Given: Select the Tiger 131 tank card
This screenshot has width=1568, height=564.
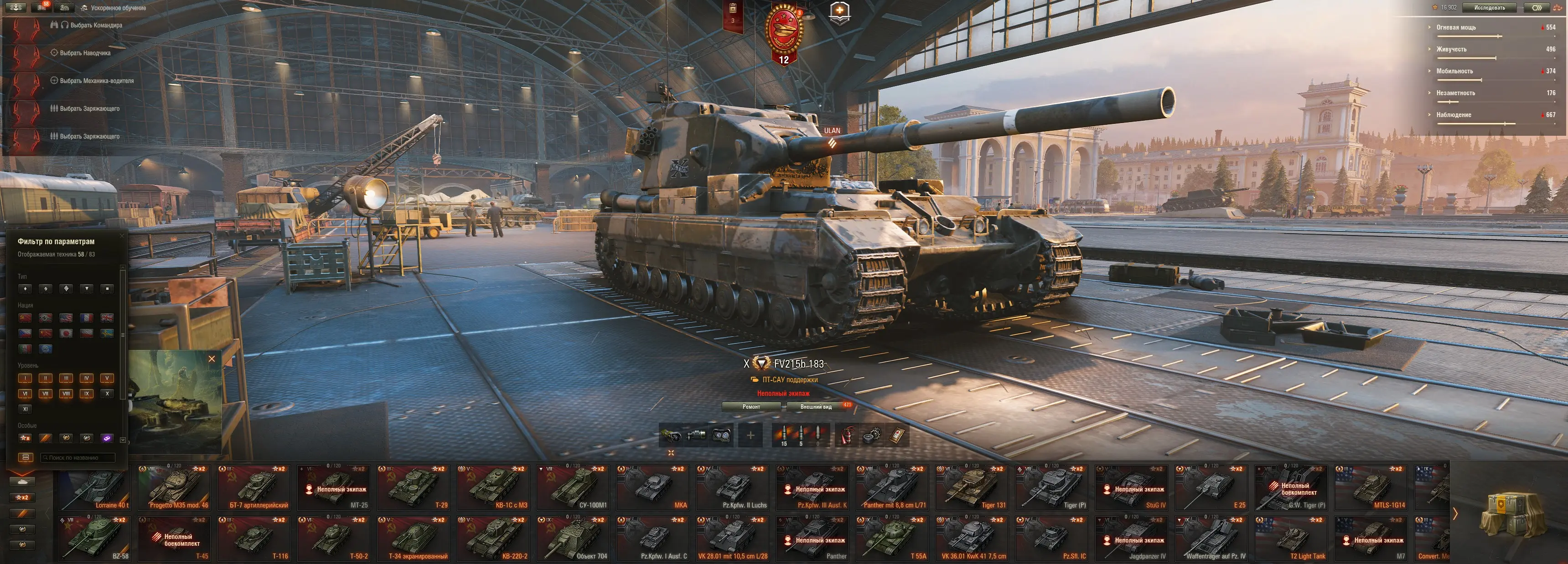Looking at the screenshot, I should click(x=972, y=487).
